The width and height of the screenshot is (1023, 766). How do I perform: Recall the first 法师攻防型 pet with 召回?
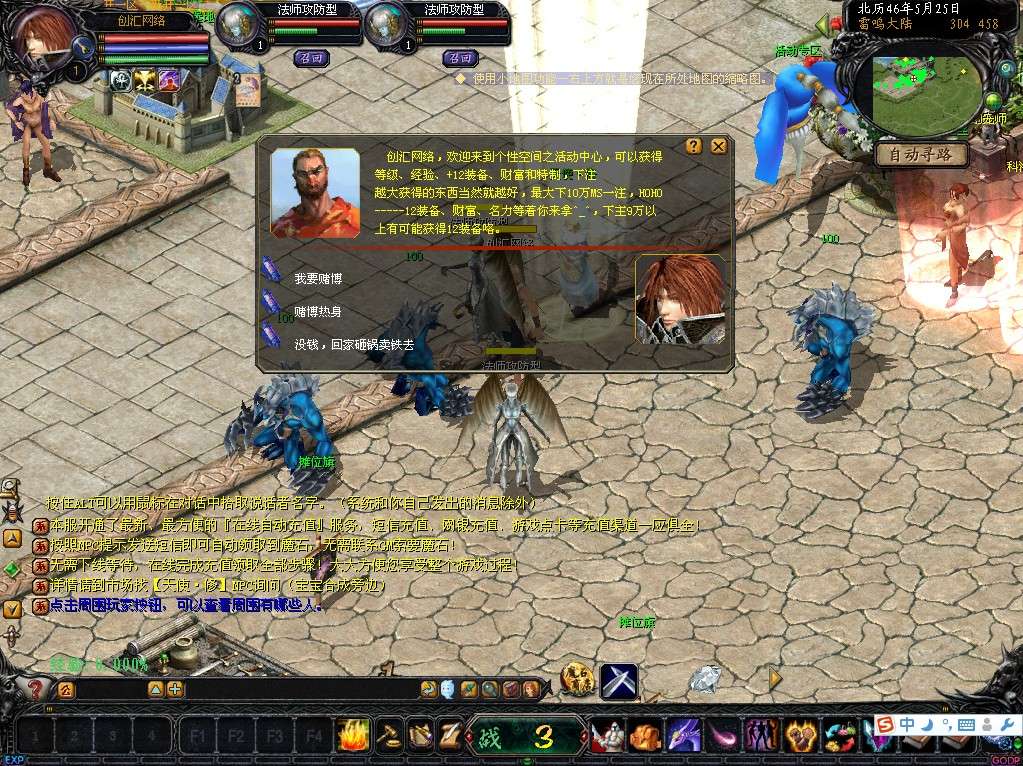pyautogui.click(x=311, y=58)
